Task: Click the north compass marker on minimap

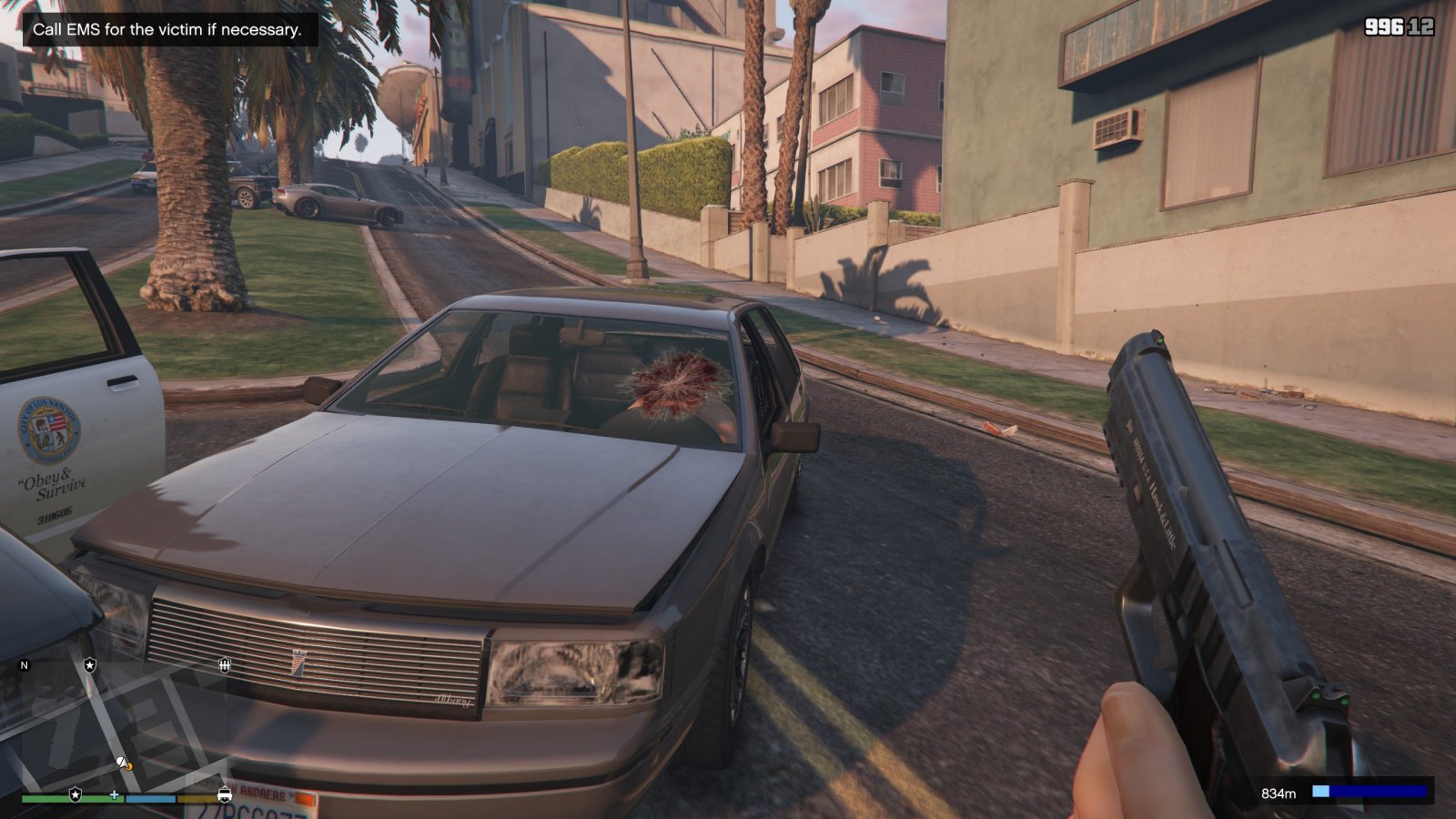Action: click(25, 665)
